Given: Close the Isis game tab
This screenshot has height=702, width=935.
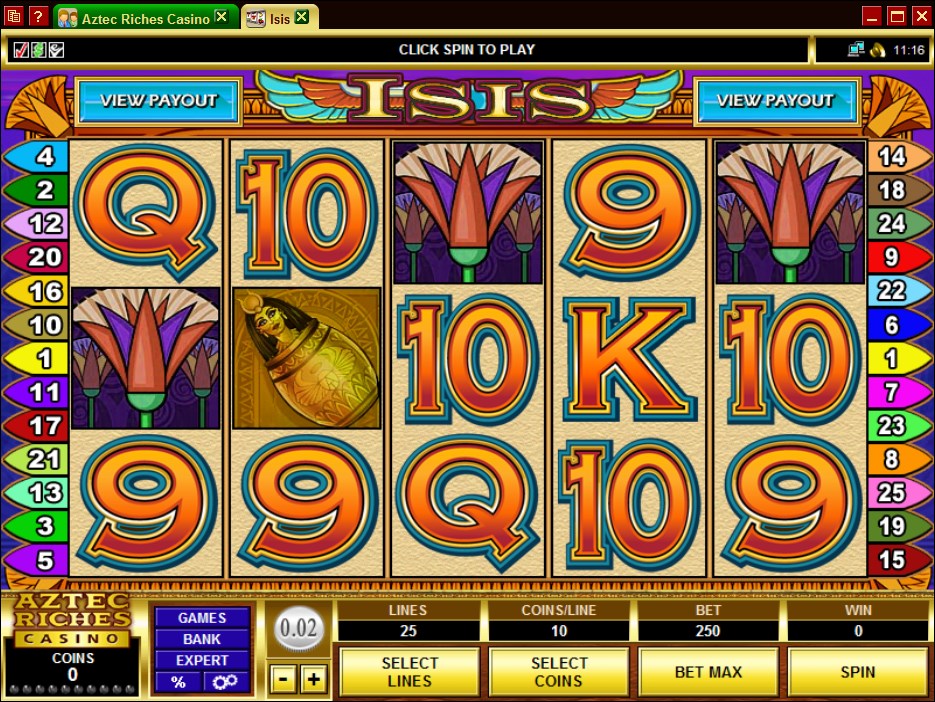Looking at the screenshot, I should pyautogui.click(x=301, y=18).
